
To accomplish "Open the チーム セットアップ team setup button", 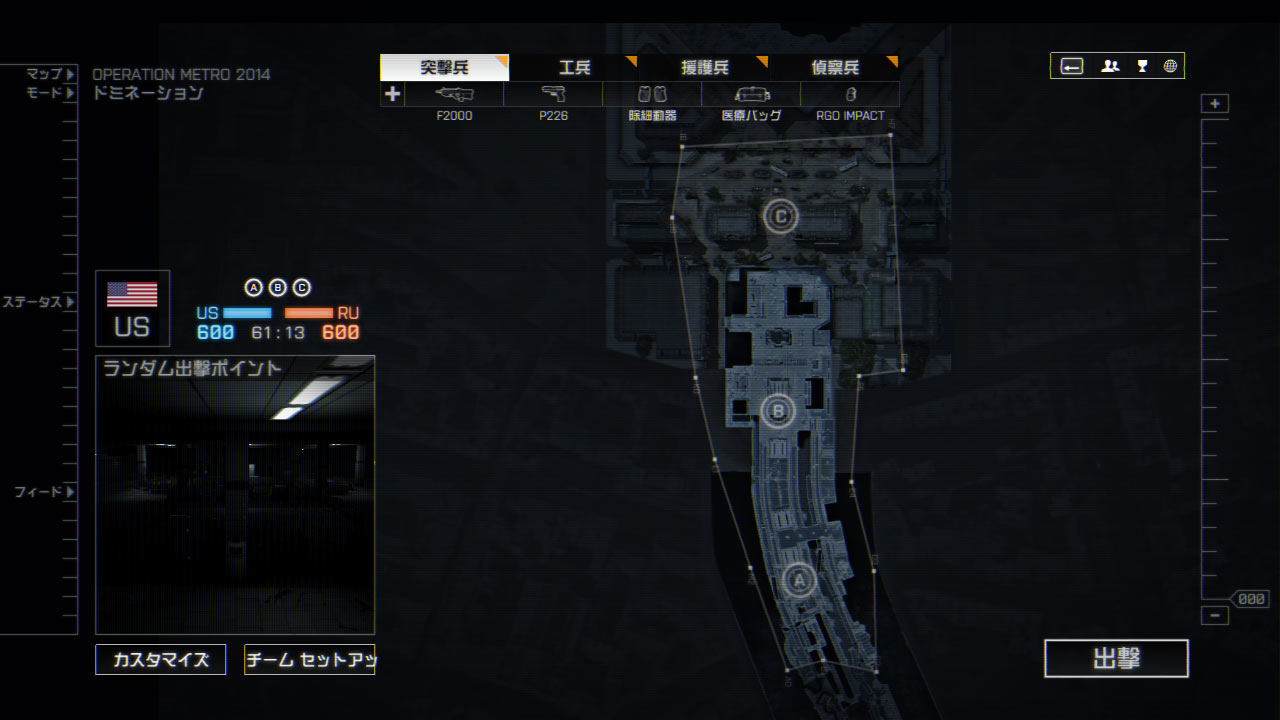I will tap(309, 660).
